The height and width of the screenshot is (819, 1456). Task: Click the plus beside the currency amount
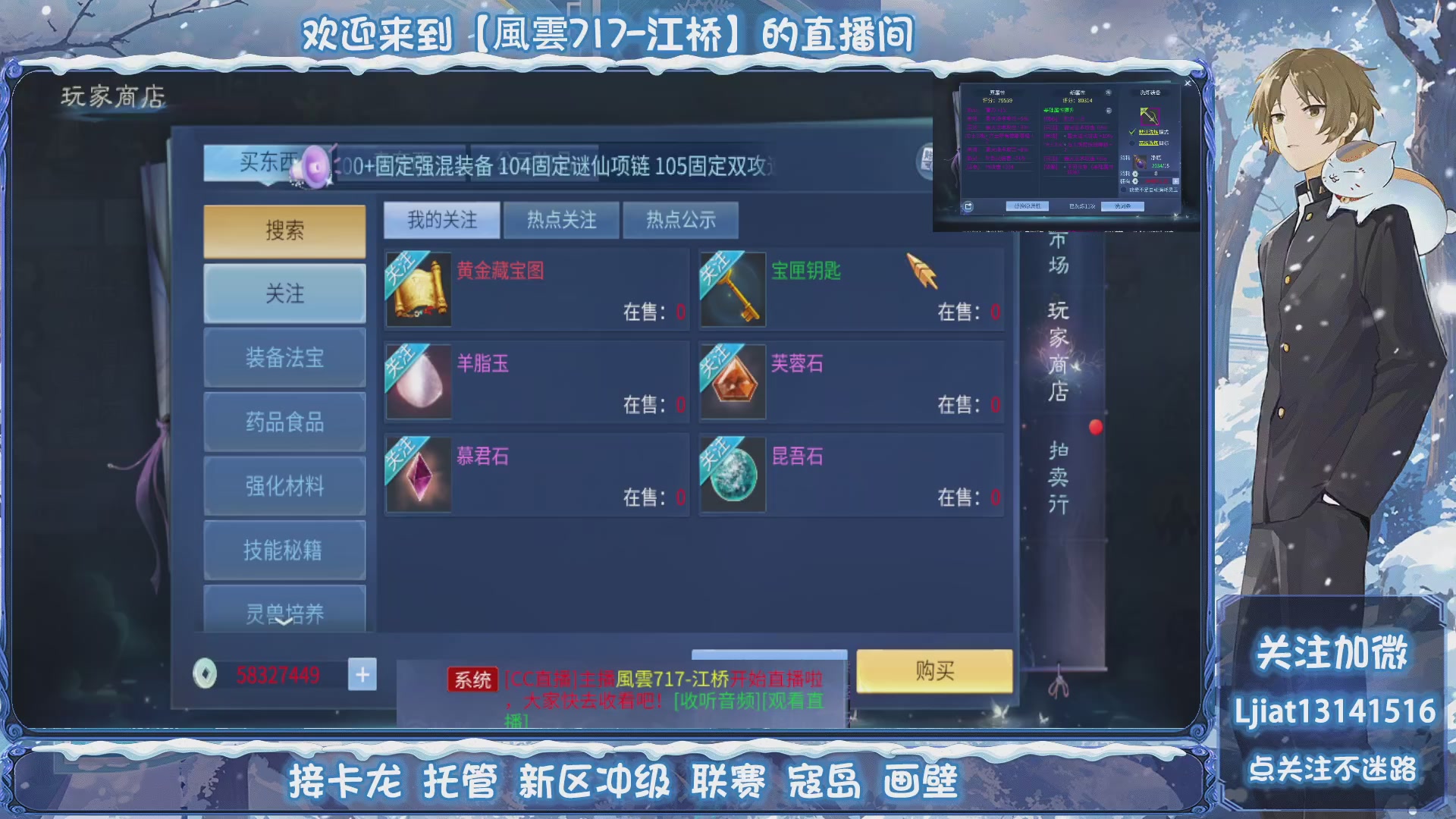362,673
